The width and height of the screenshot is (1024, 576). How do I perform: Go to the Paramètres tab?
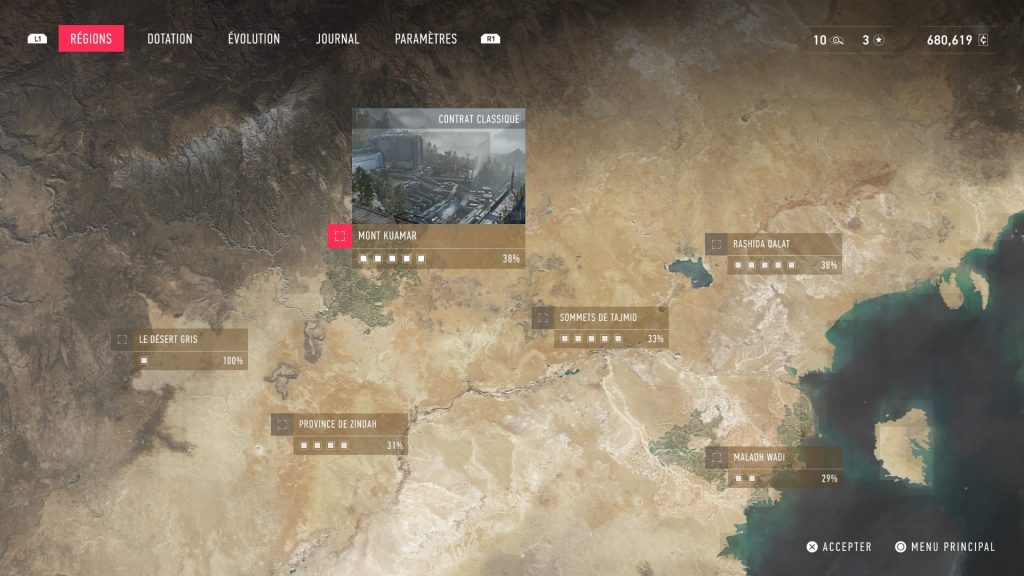[x=425, y=39]
